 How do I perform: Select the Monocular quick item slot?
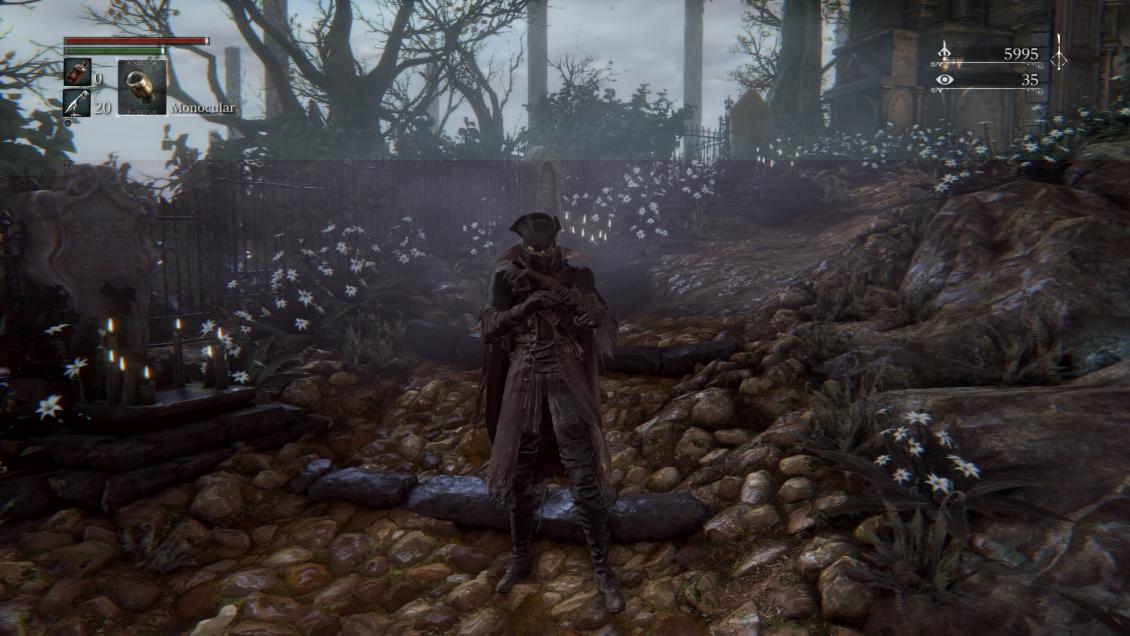[x=142, y=87]
